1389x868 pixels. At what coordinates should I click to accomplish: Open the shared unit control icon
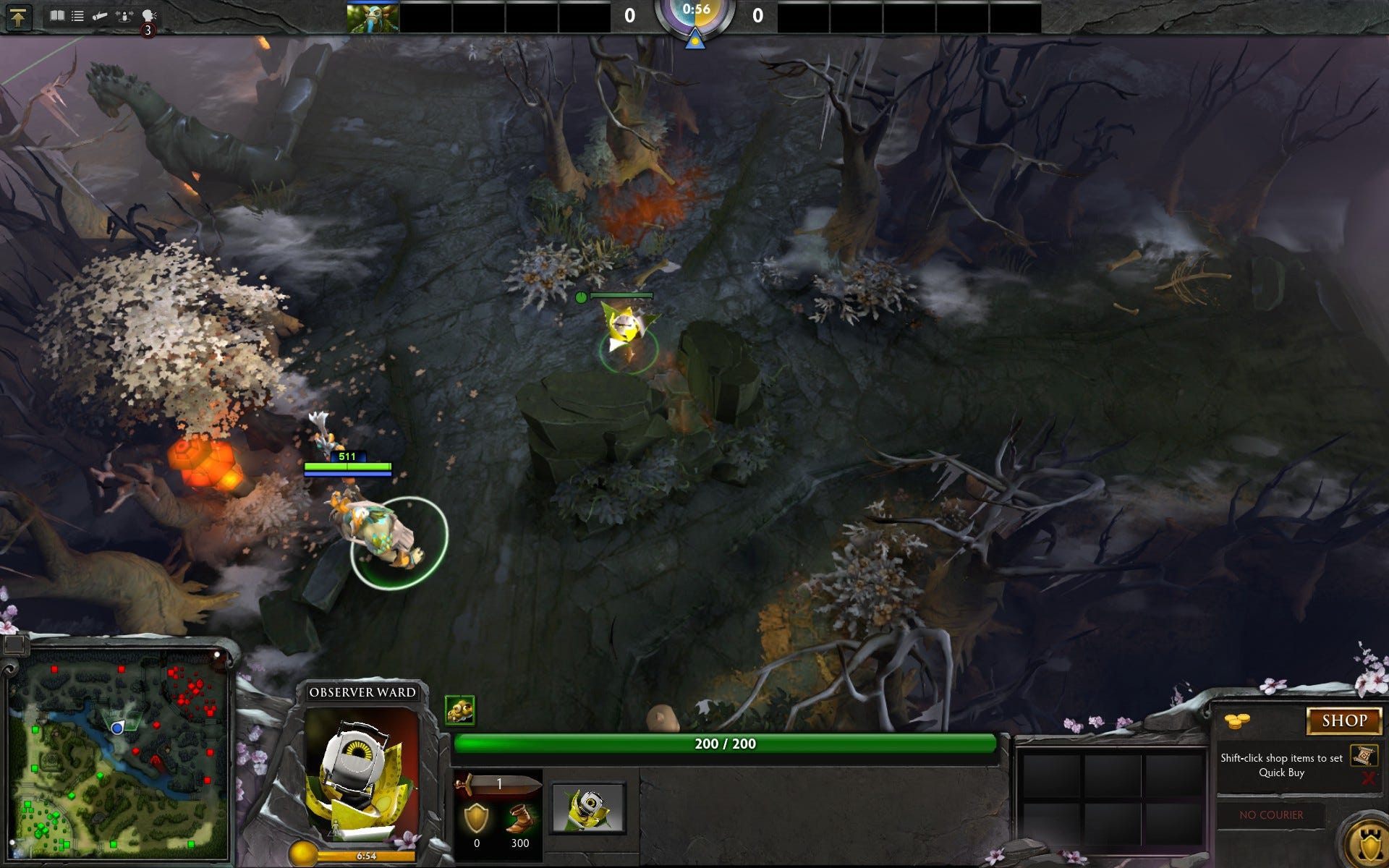tap(124, 16)
